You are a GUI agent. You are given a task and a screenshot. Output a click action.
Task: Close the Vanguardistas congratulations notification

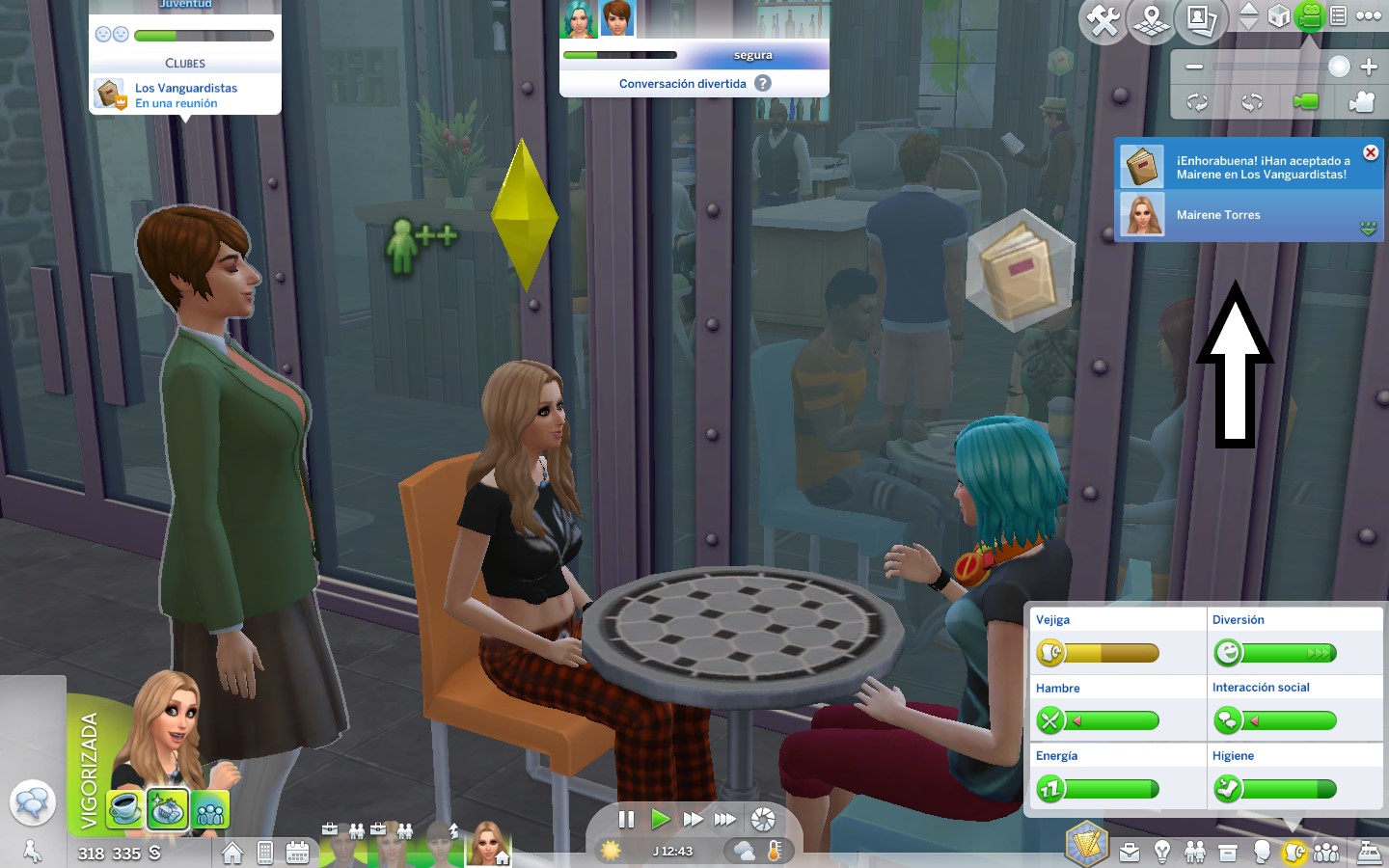1370,153
